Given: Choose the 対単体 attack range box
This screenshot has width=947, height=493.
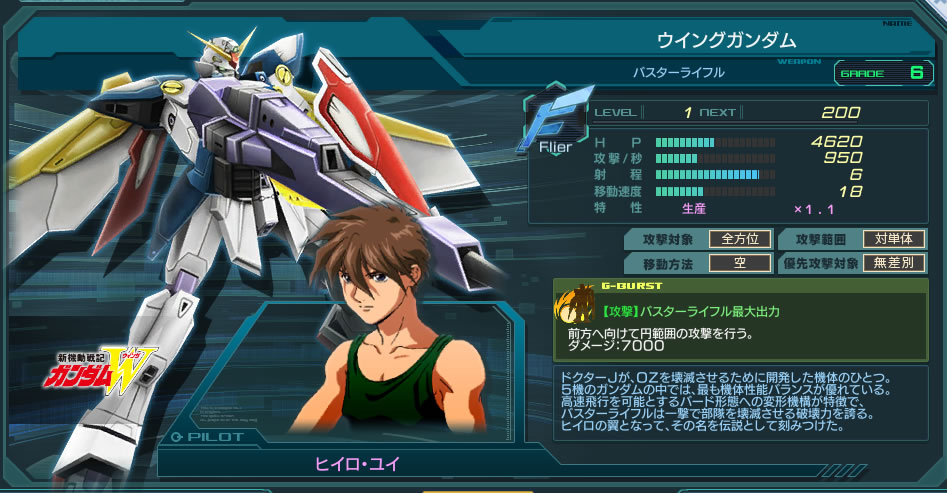Looking at the screenshot, I should 894,239.
